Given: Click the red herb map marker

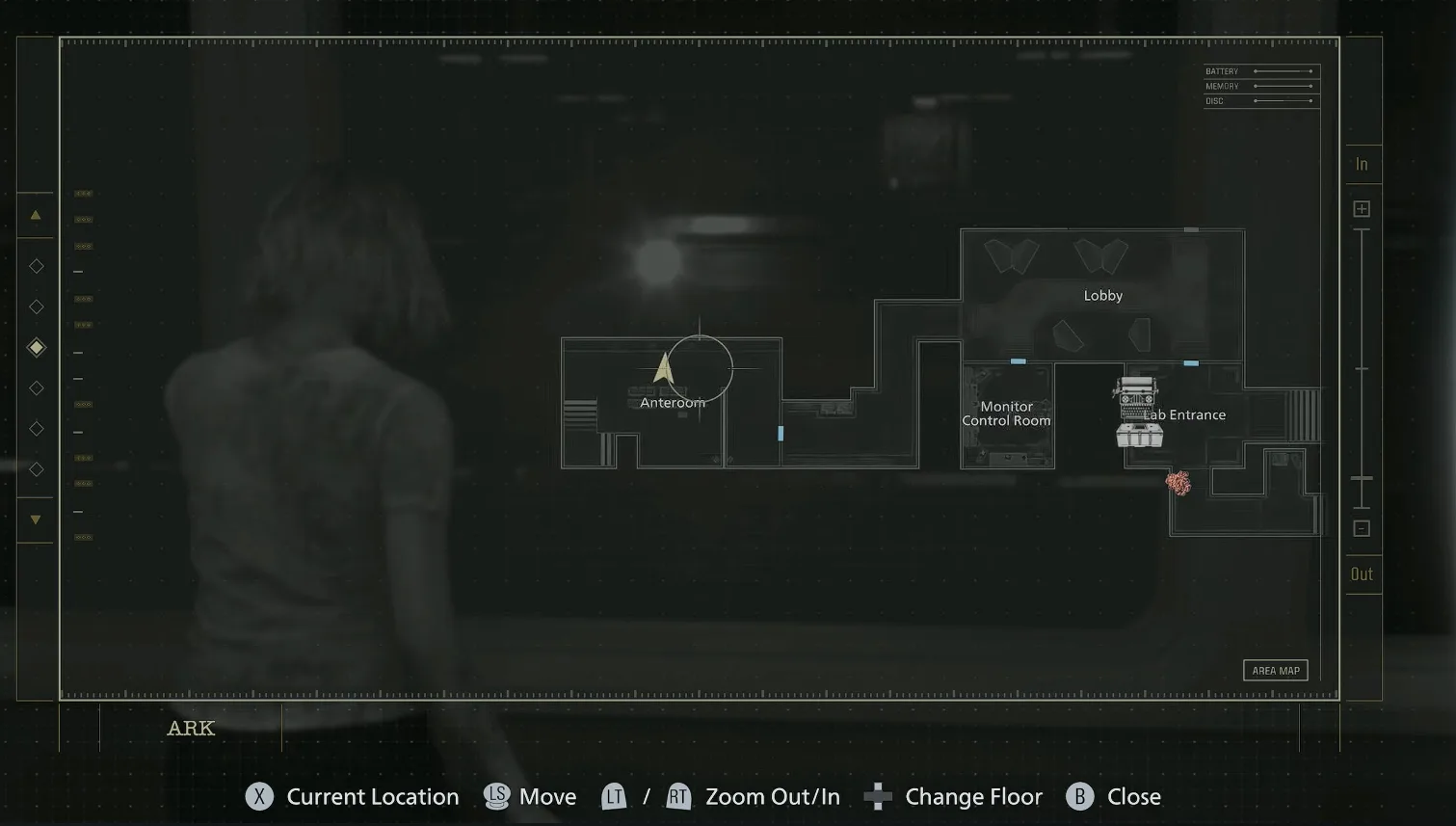Looking at the screenshot, I should pyautogui.click(x=1178, y=482).
